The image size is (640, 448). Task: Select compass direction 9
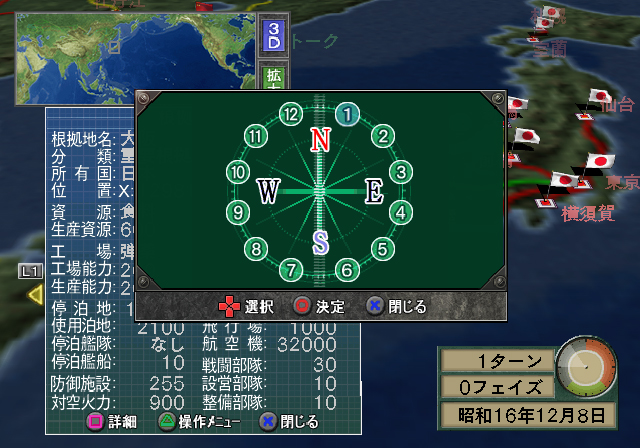pos(237,212)
